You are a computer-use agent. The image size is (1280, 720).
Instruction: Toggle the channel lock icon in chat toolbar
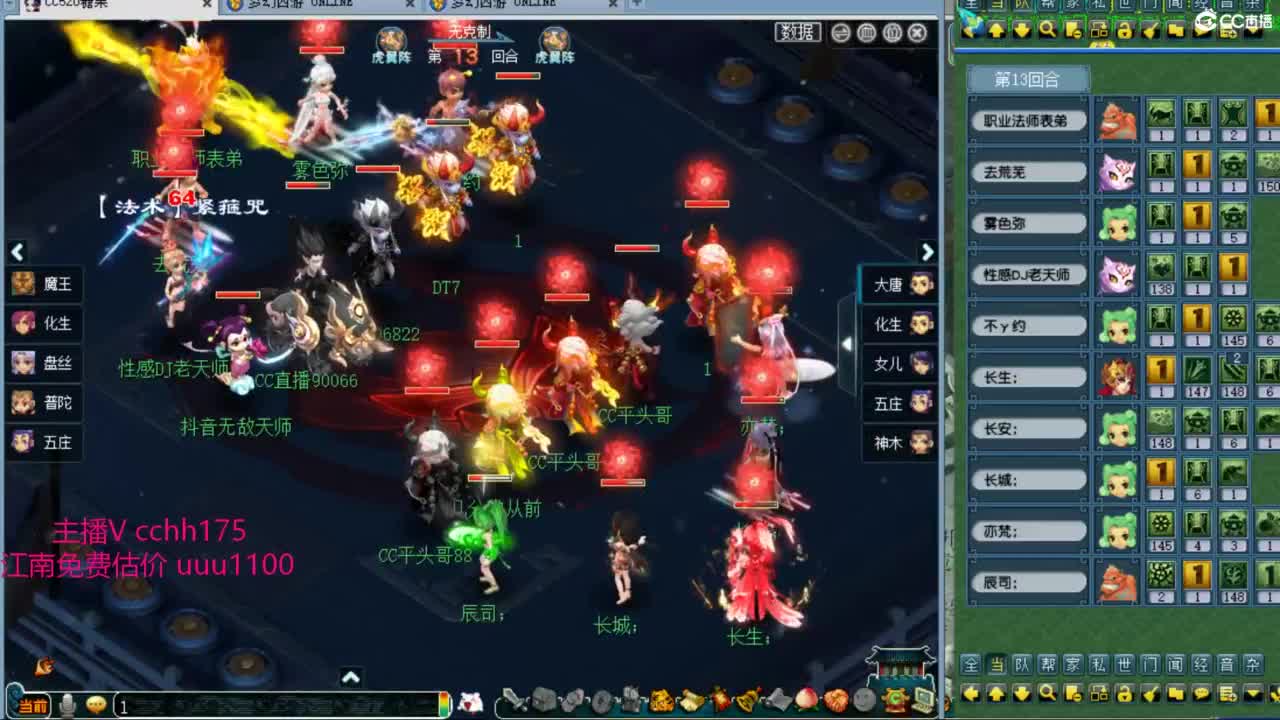pyautogui.click(x=1125, y=695)
